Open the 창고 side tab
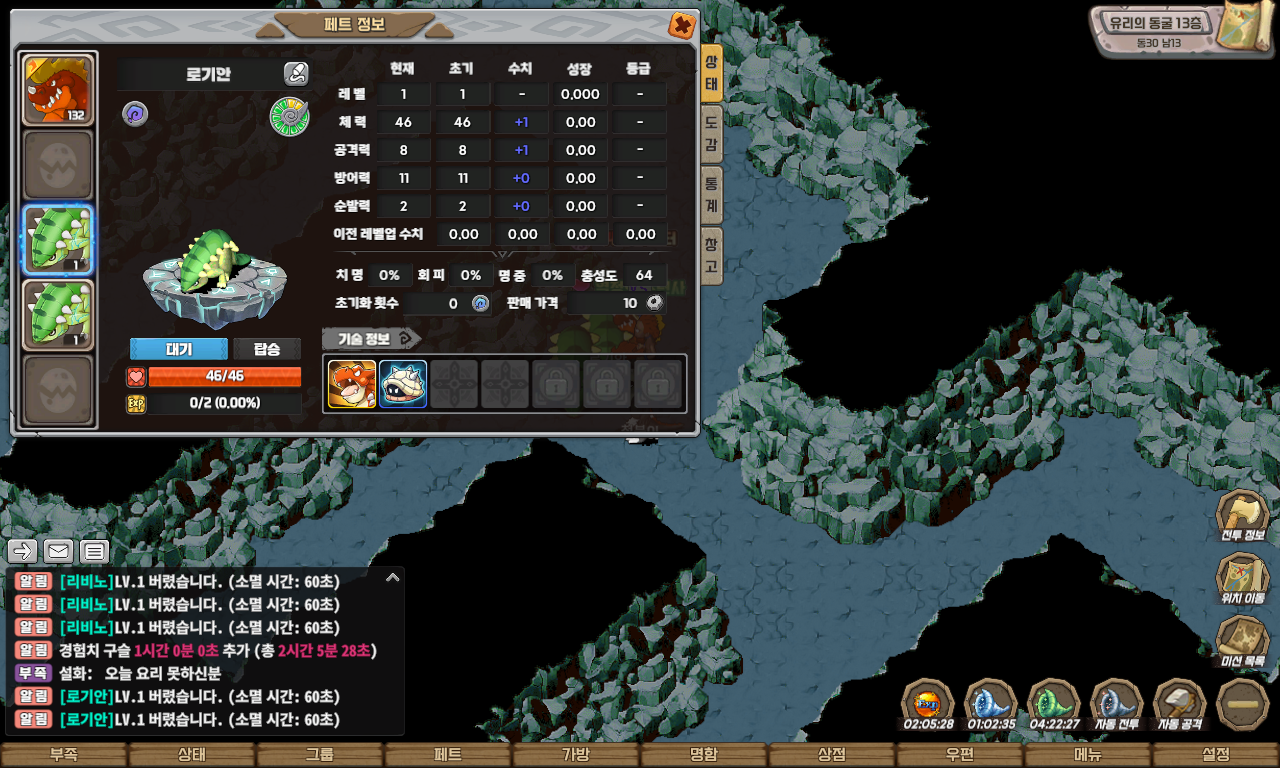 click(711, 256)
